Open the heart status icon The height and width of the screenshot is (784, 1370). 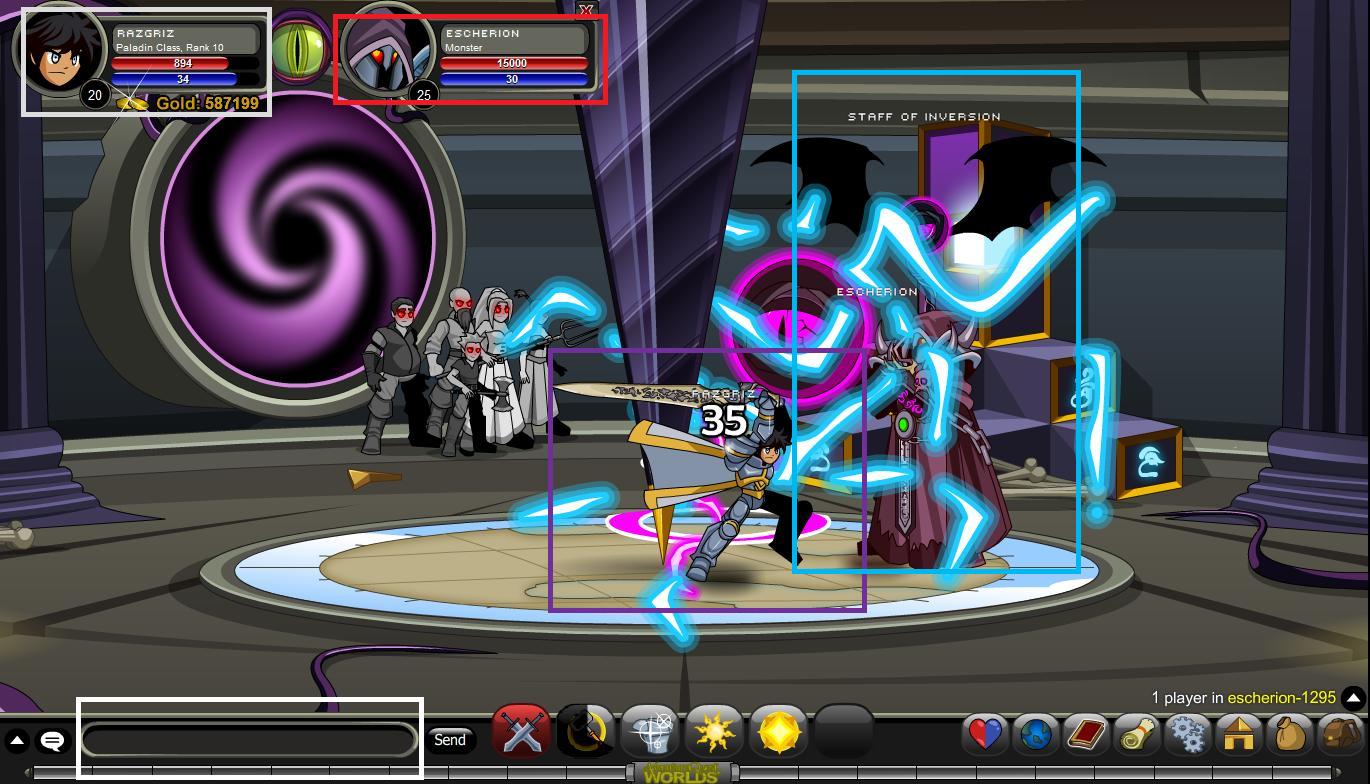tap(985, 734)
